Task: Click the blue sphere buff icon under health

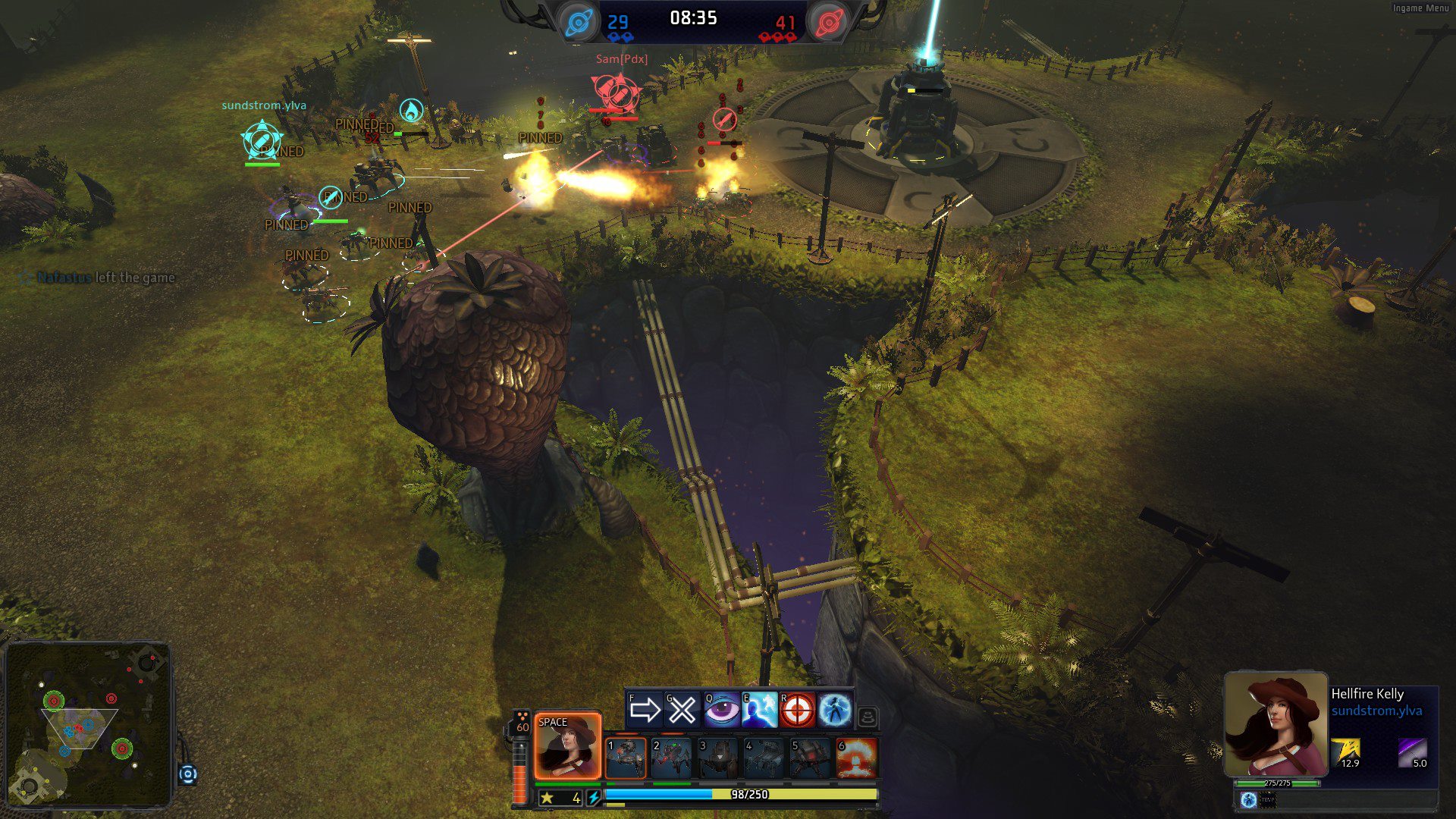Action: click(x=1248, y=799)
